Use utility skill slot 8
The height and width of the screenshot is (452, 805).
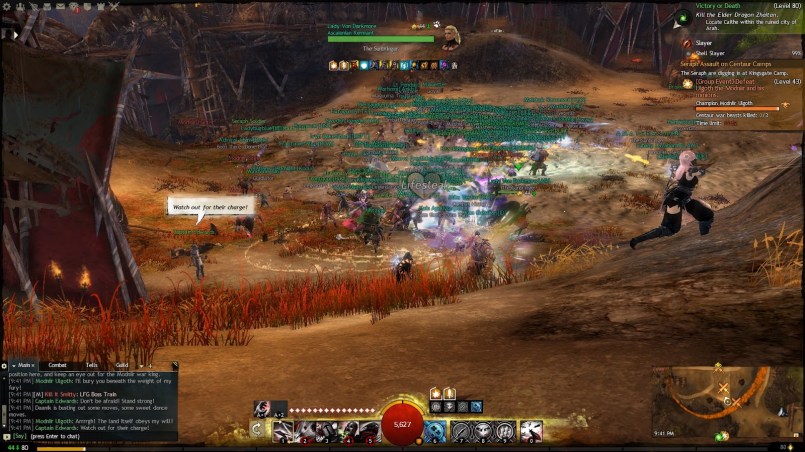coord(483,431)
